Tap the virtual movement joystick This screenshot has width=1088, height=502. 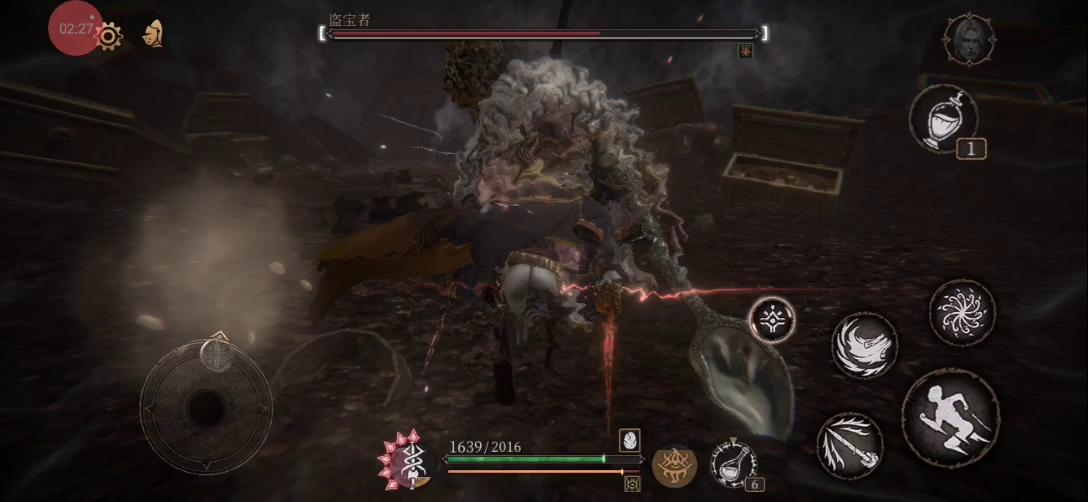205,406
